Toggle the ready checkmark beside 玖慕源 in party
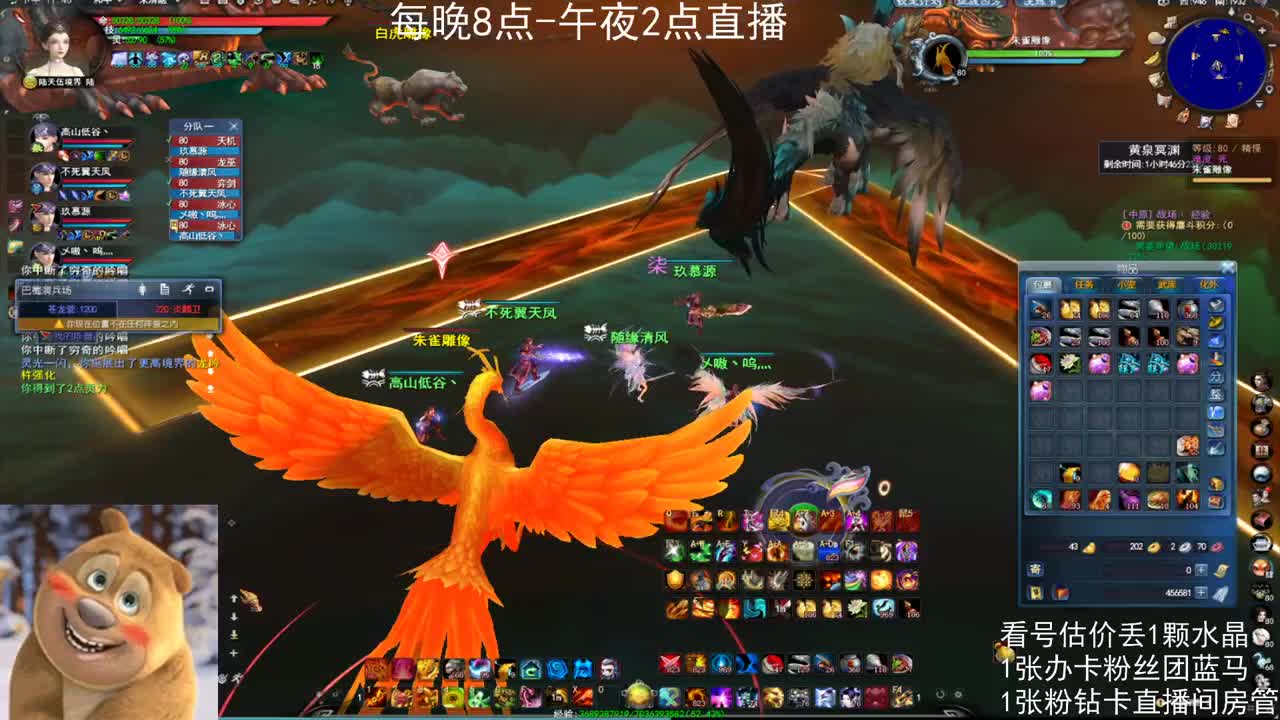The image size is (1280, 720). [x=169, y=140]
